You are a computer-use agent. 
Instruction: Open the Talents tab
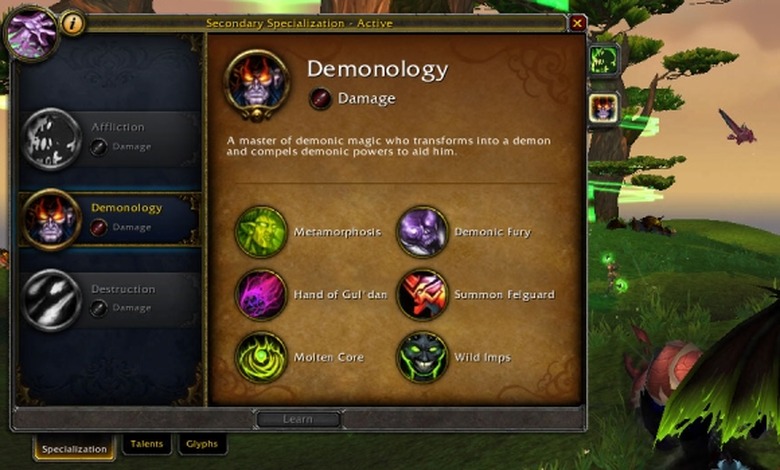click(x=146, y=444)
